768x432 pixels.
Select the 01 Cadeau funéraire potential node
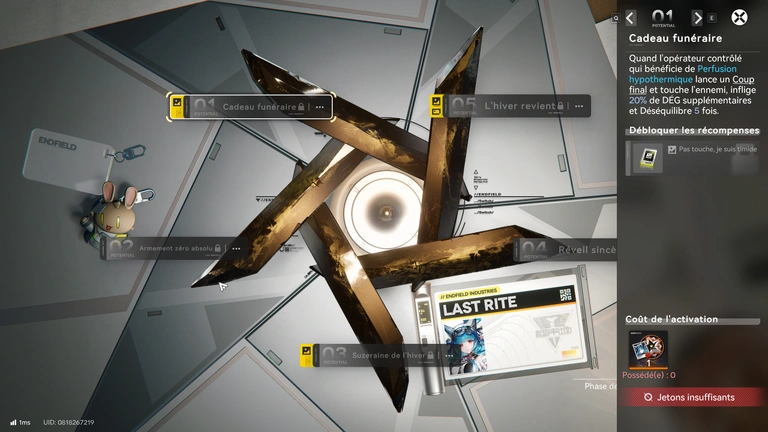point(250,106)
